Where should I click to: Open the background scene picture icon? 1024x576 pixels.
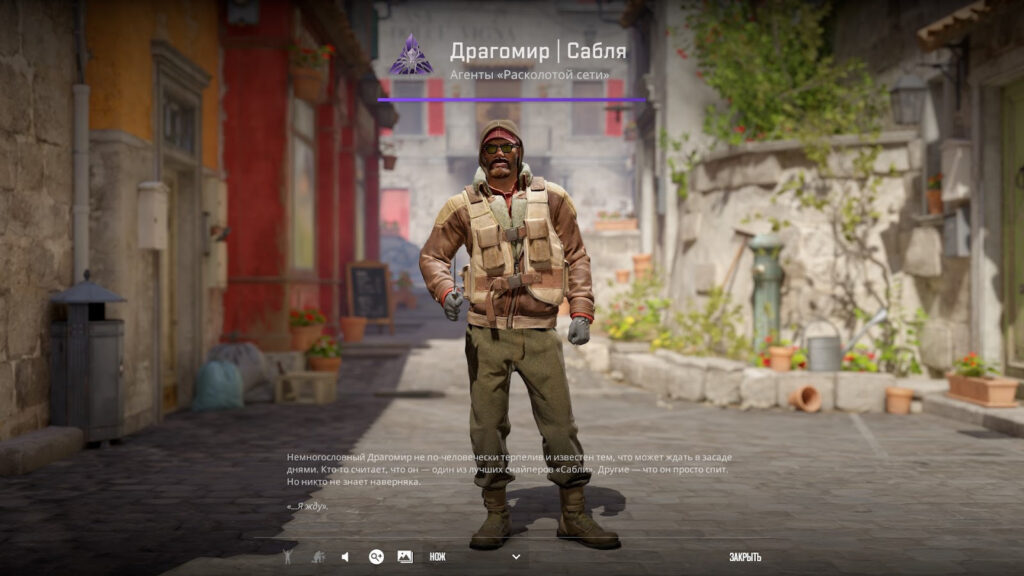(405, 557)
